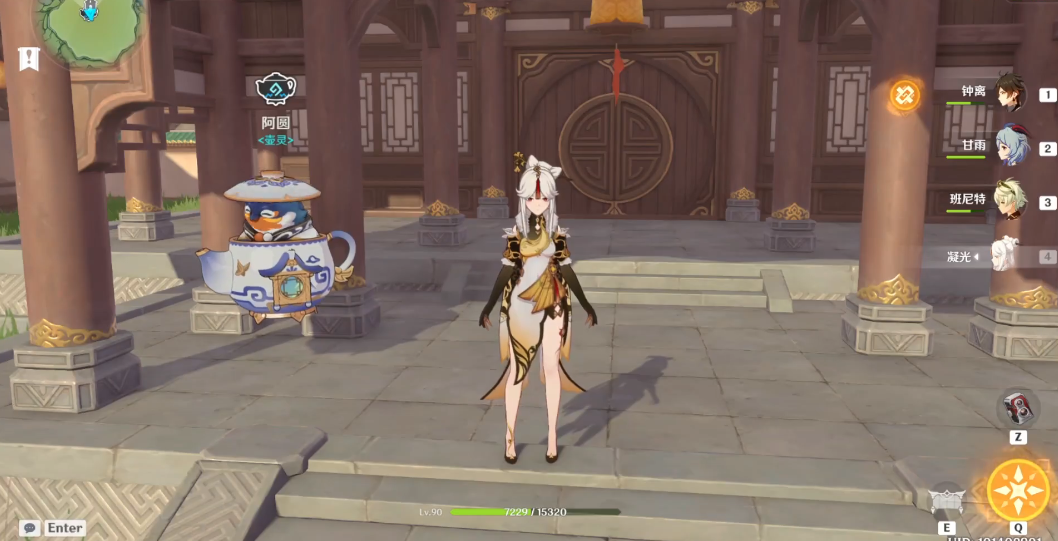Viewport: 1058px width, 541px height.
Task: Open the circular minimap
Action: tap(88, 25)
